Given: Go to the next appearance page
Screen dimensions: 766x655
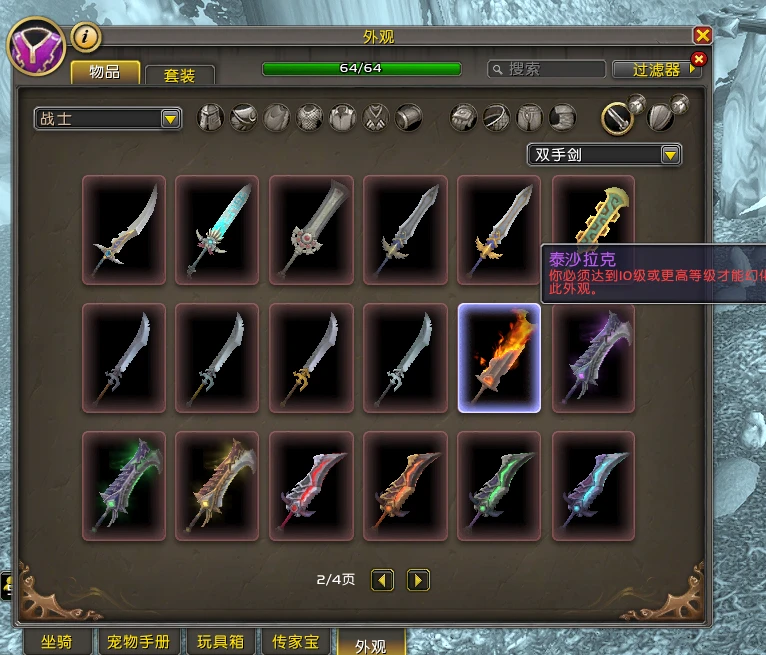Looking at the screenshot, I should pos(418,579).
